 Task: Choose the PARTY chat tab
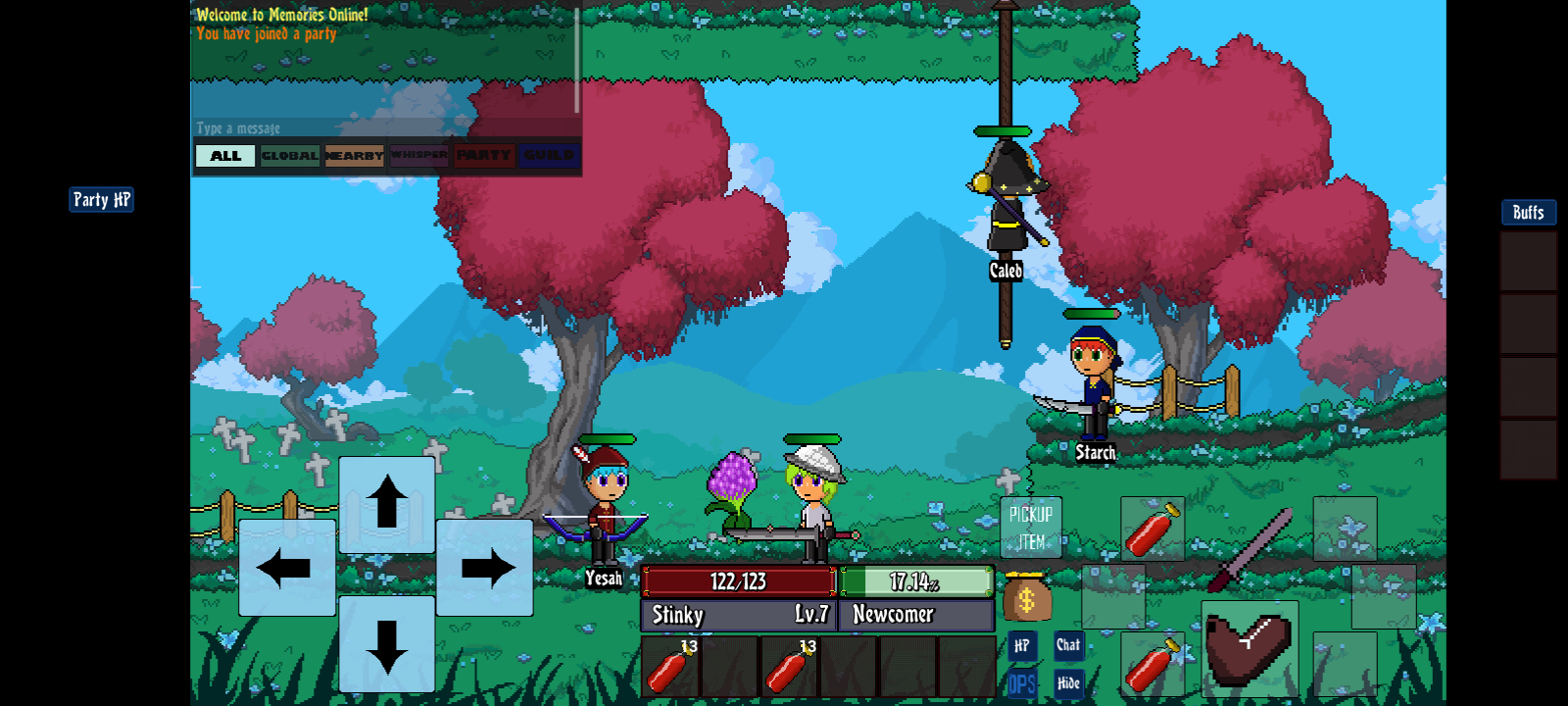[483, 156]
